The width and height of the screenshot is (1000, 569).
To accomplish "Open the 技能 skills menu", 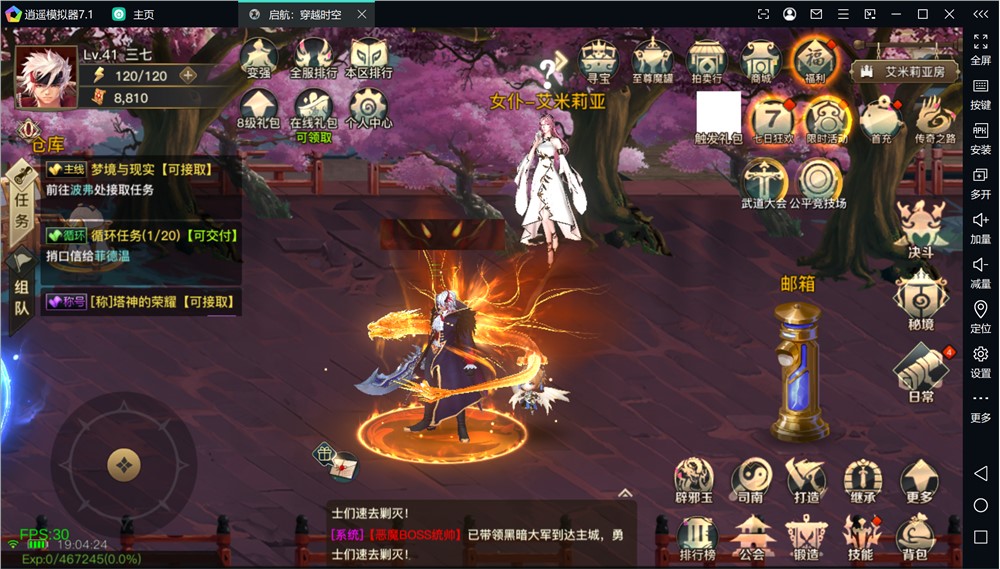I will coord(860,538).
